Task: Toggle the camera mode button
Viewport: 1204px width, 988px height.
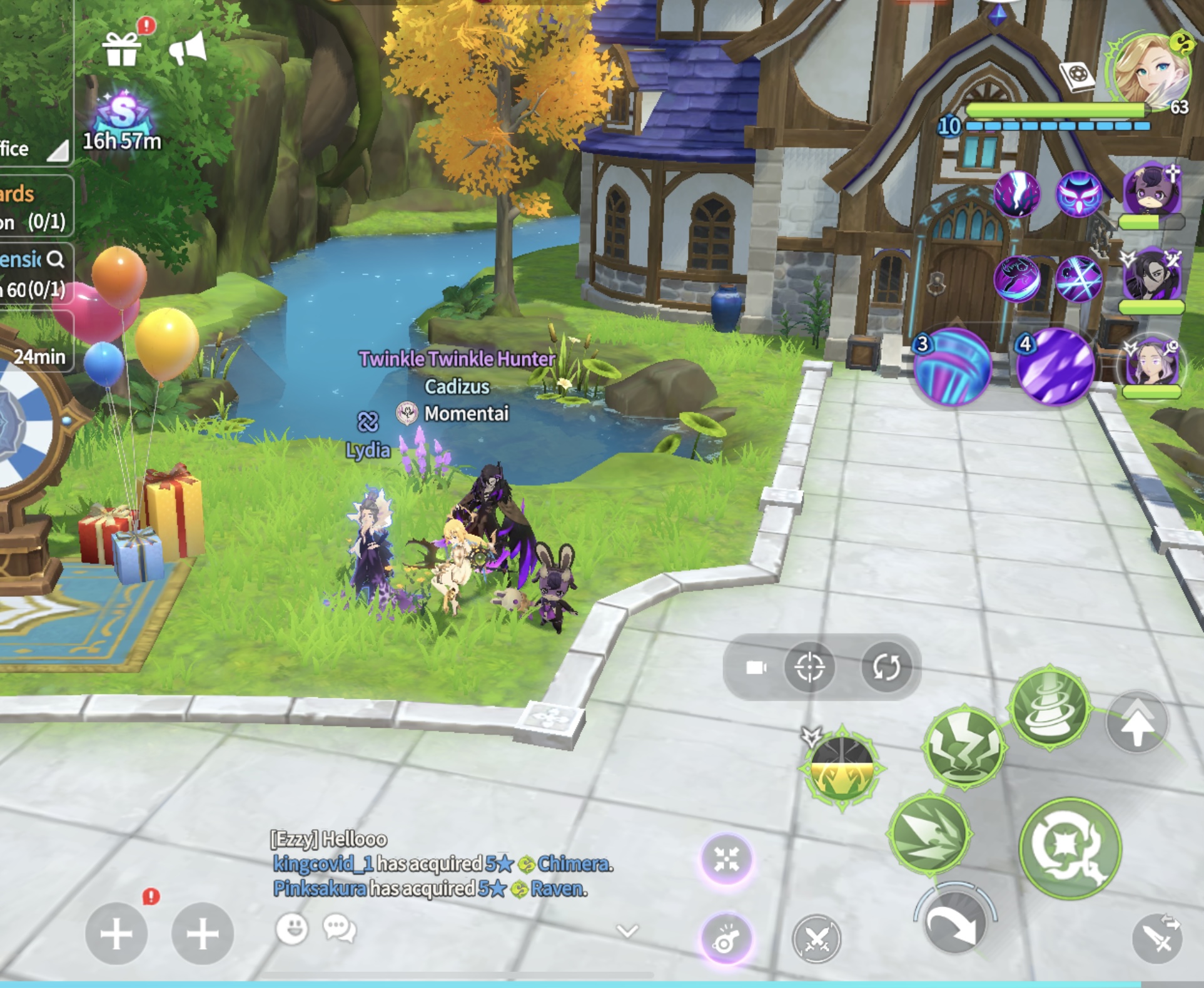Action: (756, 667)
